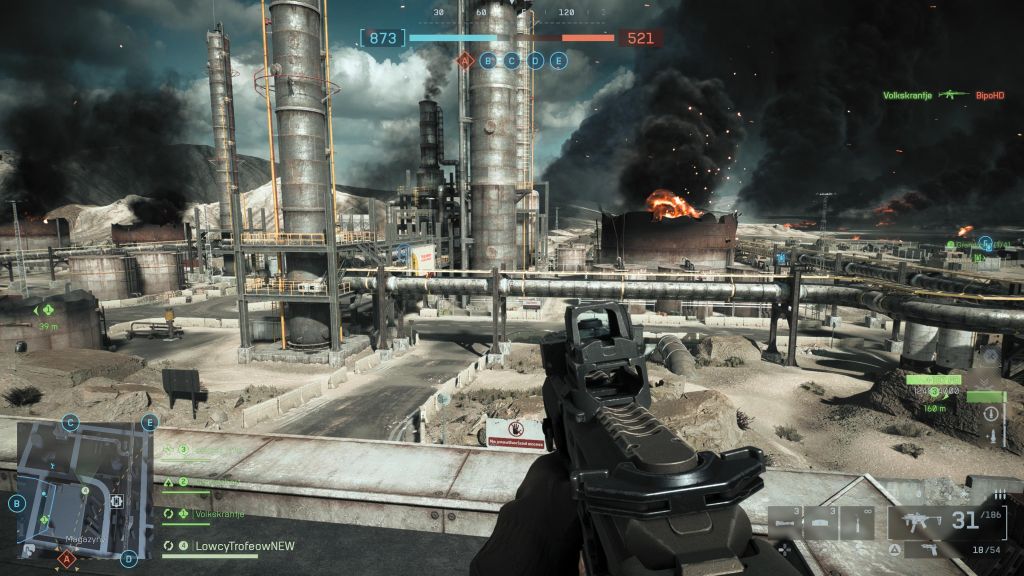The image size is (1024, 576).
Task: Select objective C in the top capture bar
Action: pos(512,60)
